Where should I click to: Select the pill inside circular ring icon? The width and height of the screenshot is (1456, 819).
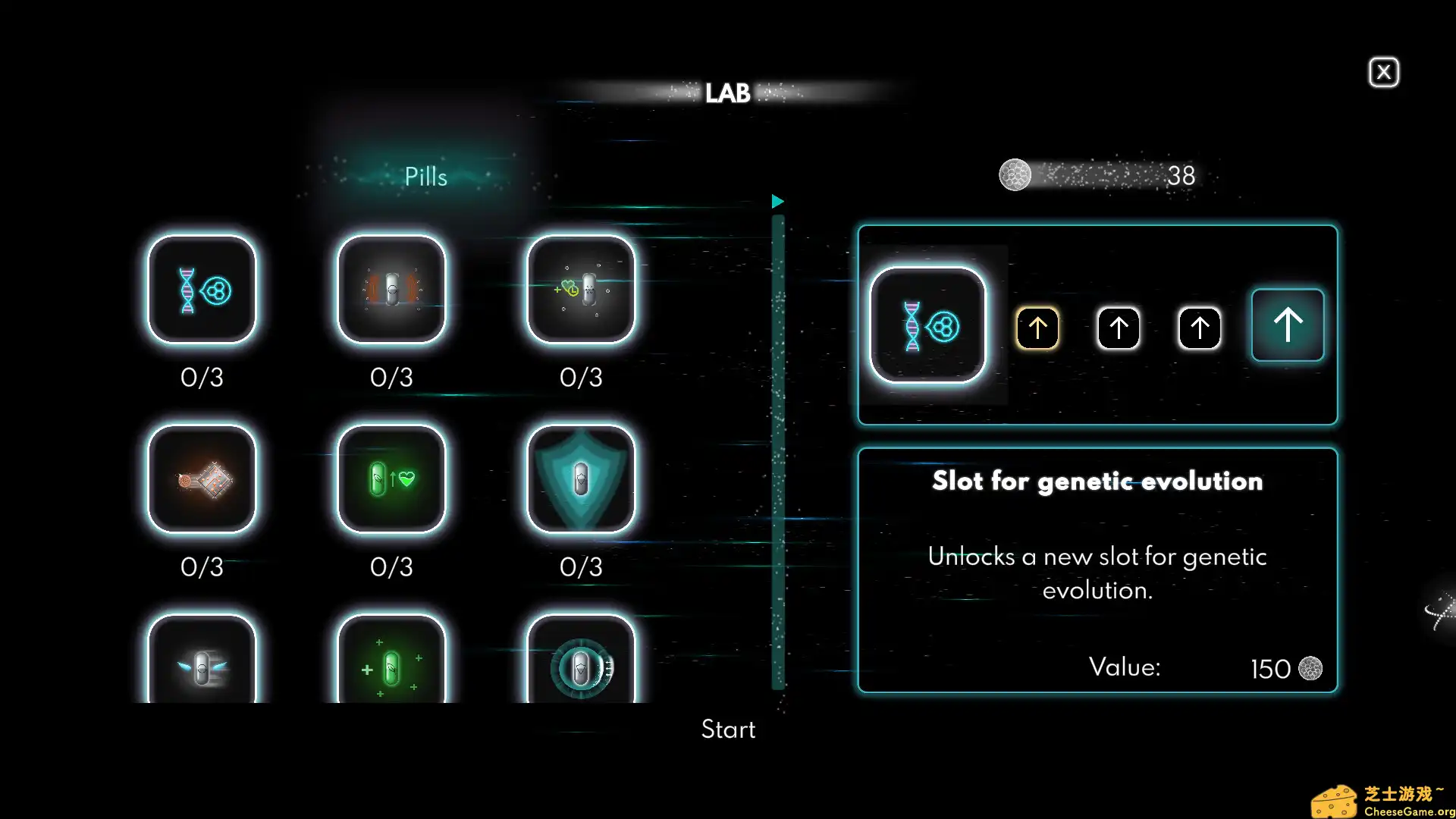click(x=581, y=666)
